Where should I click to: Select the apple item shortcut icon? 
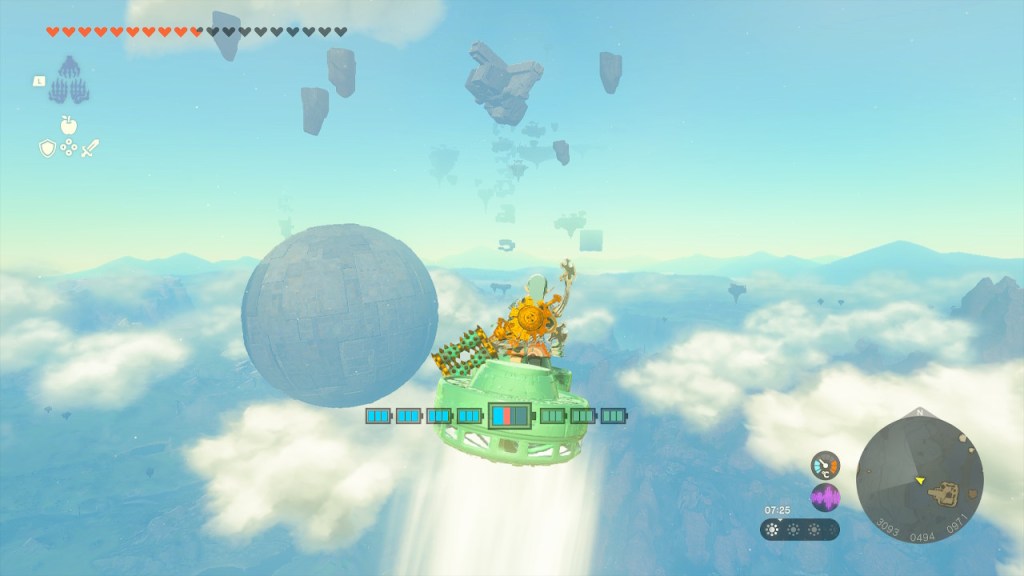68,125
